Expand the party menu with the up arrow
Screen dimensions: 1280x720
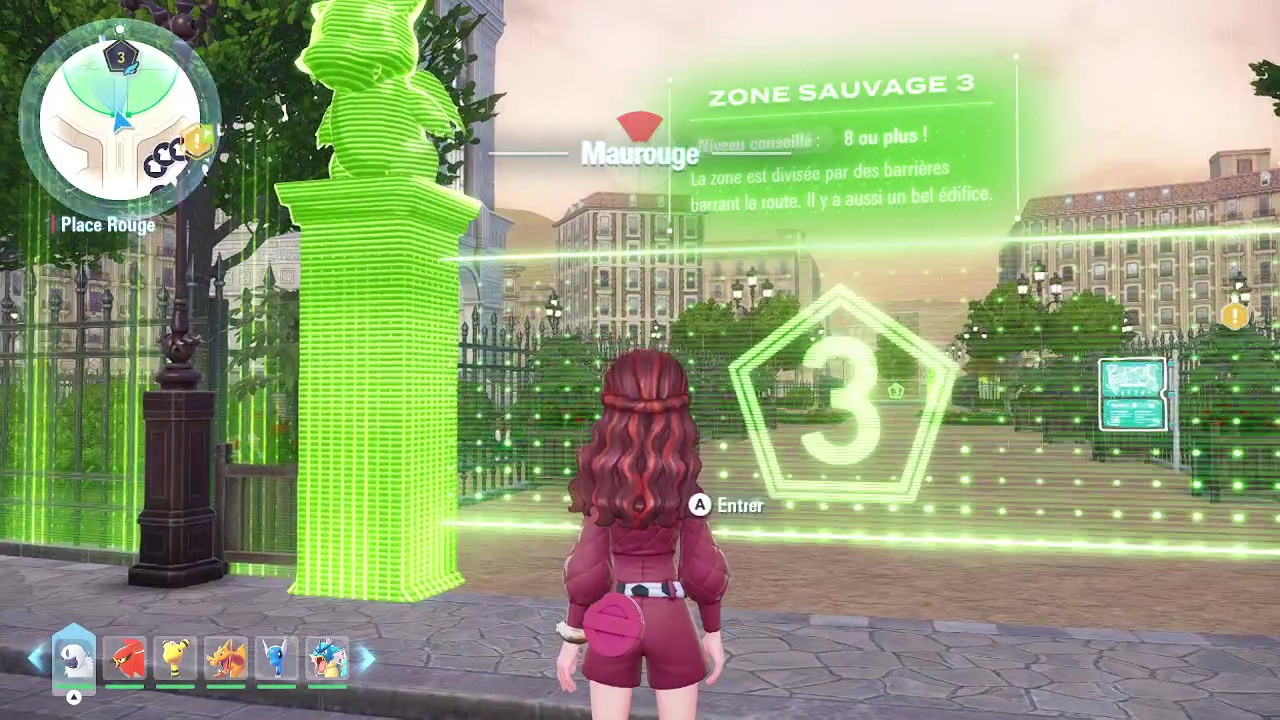[x=73, y=698]
